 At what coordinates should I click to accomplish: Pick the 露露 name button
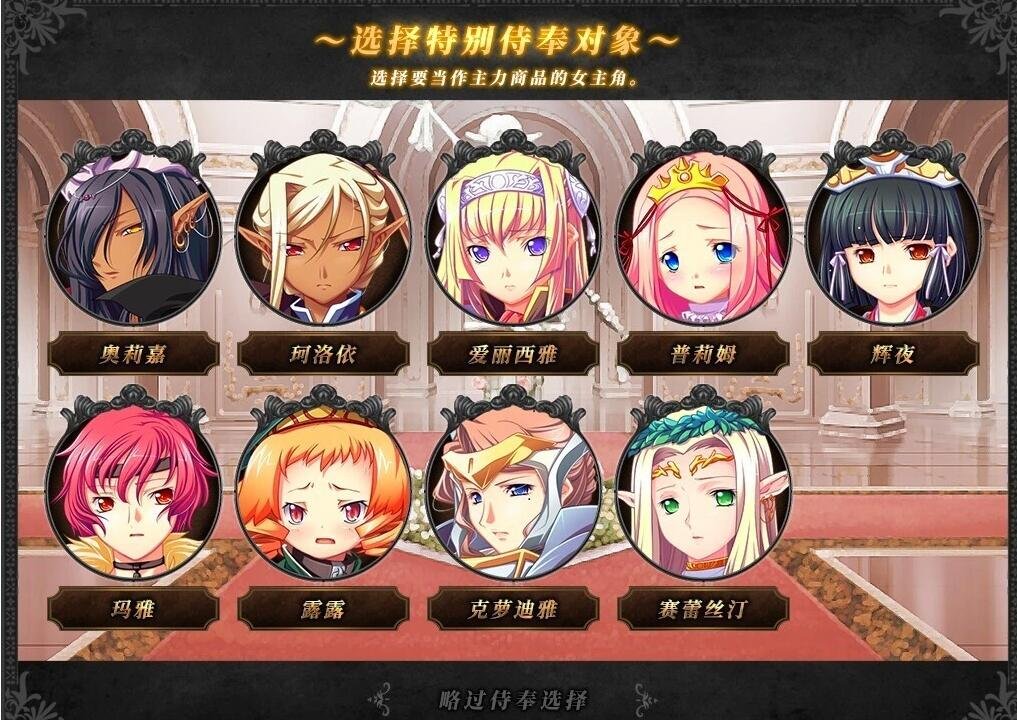pos(323,608)
